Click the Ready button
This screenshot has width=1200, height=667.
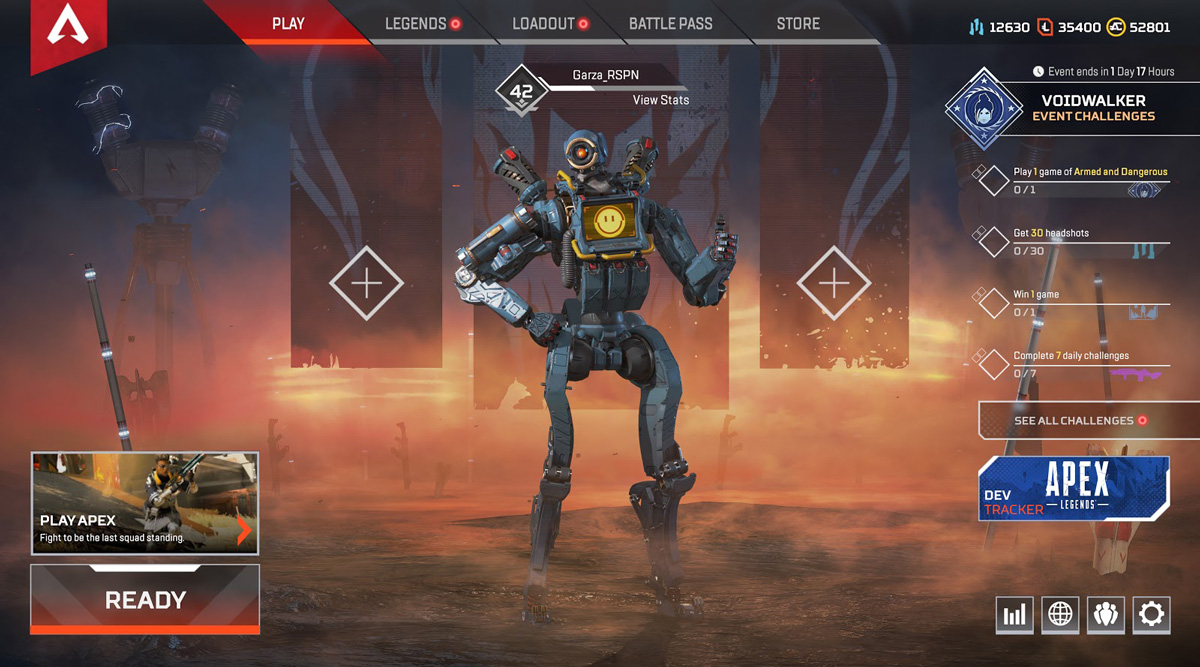145,599
